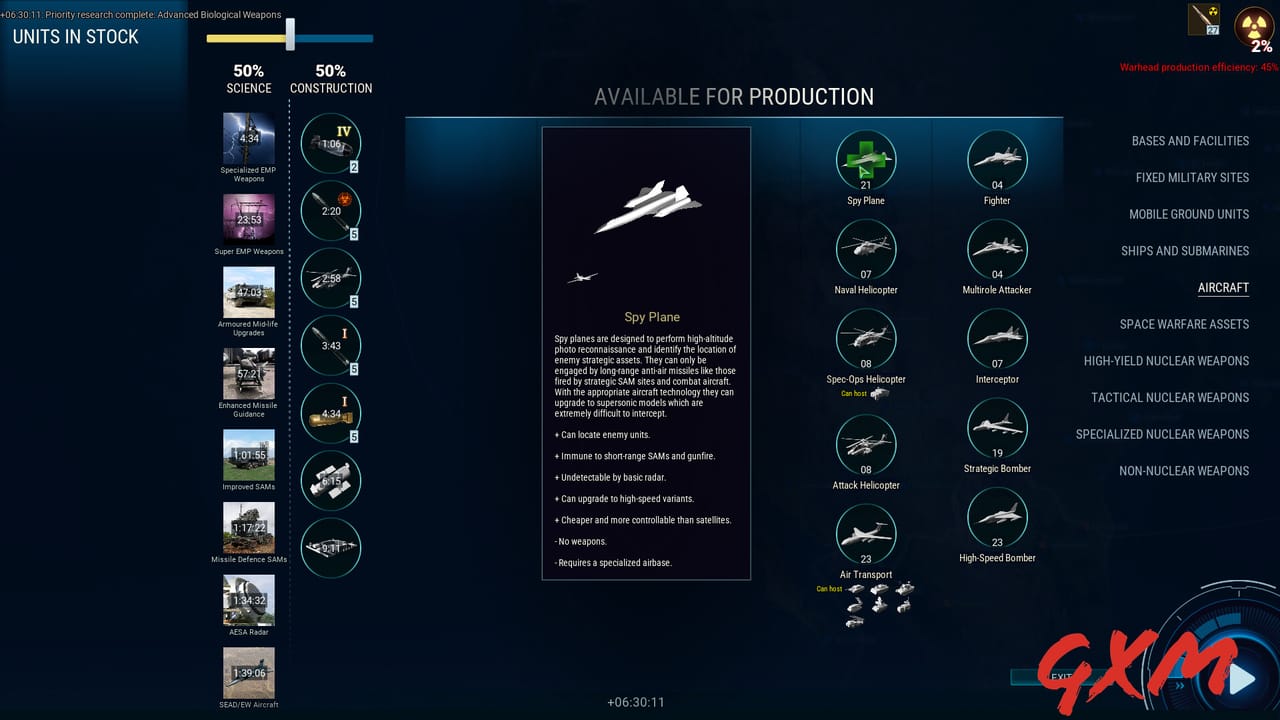Open the warhead stockpile counter top right
Screen dimensions: 1280x720
[1203, 20]
